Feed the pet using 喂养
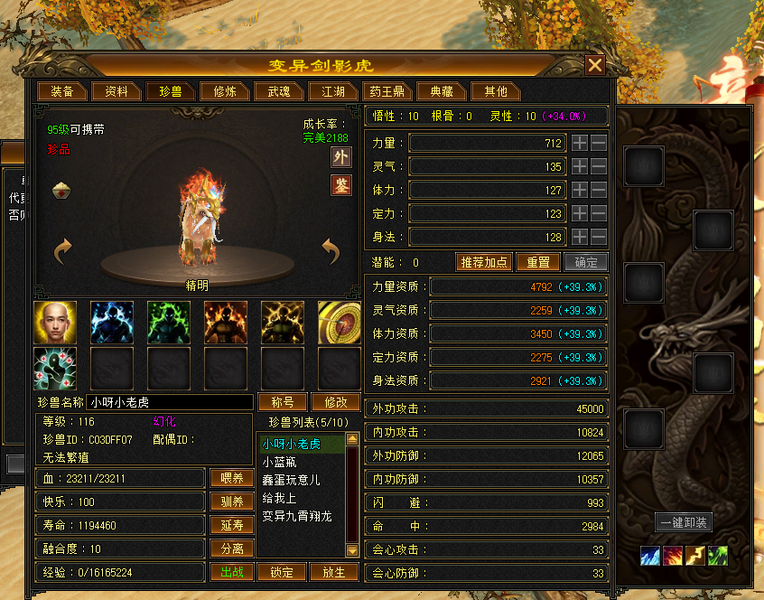 [230, 478]
